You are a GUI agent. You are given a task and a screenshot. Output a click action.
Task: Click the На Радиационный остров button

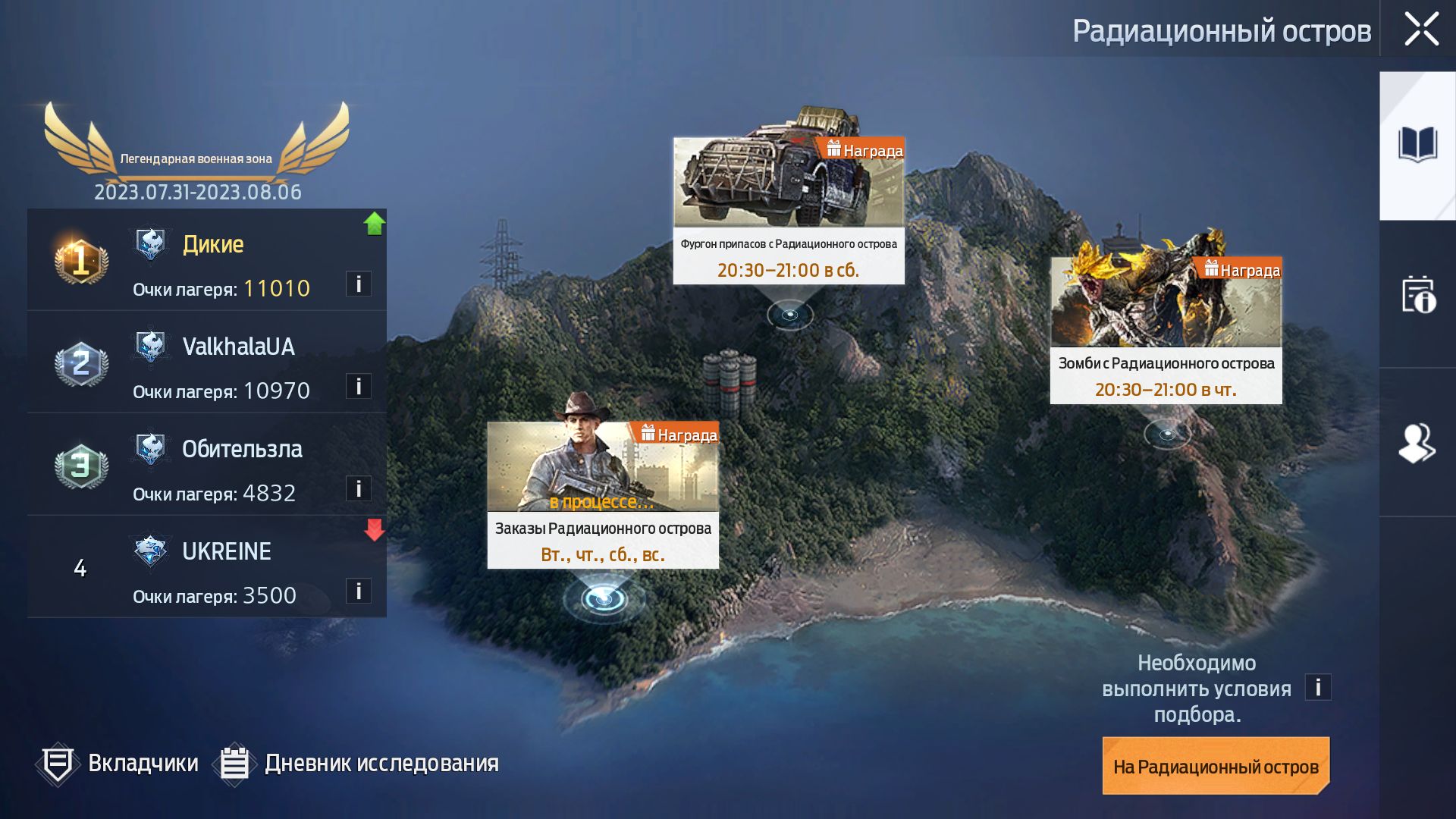click(1216, 766)
